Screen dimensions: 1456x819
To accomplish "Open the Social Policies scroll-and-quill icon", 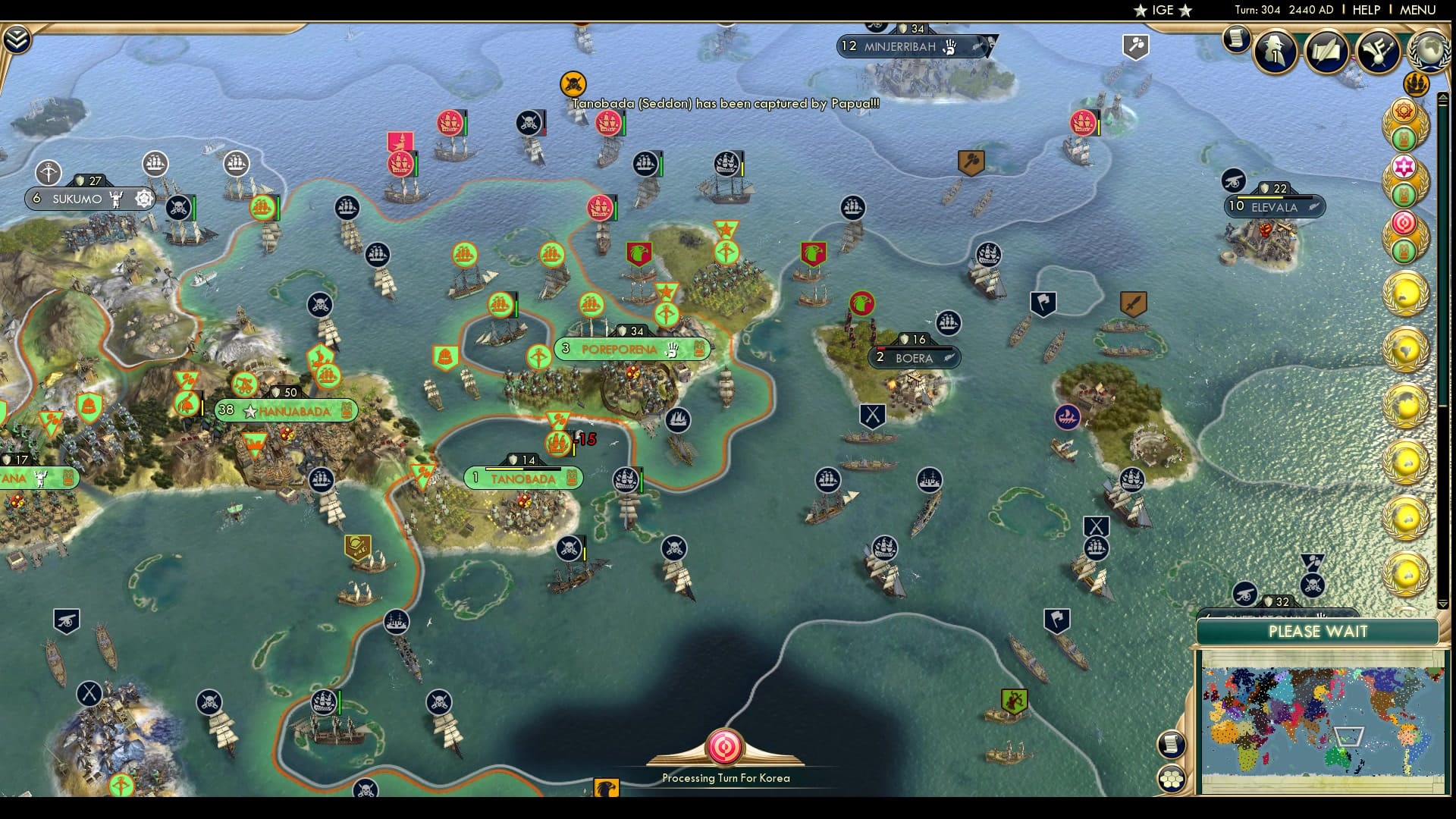I will [x=1329, y=53].
